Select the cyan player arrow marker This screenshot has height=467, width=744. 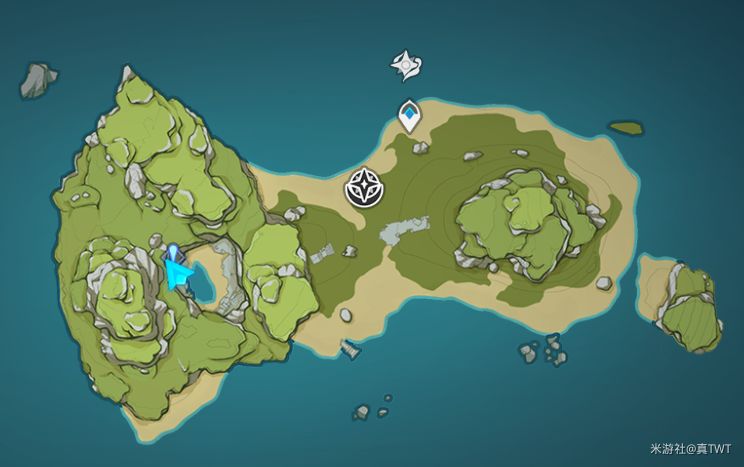click(178, 272)
